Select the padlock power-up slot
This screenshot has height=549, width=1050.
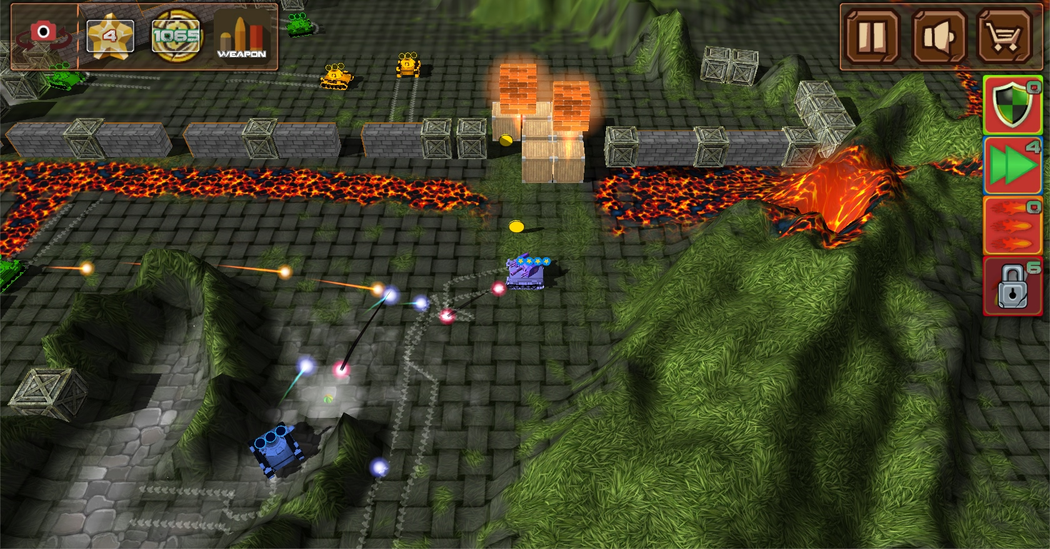point(1013,286)
